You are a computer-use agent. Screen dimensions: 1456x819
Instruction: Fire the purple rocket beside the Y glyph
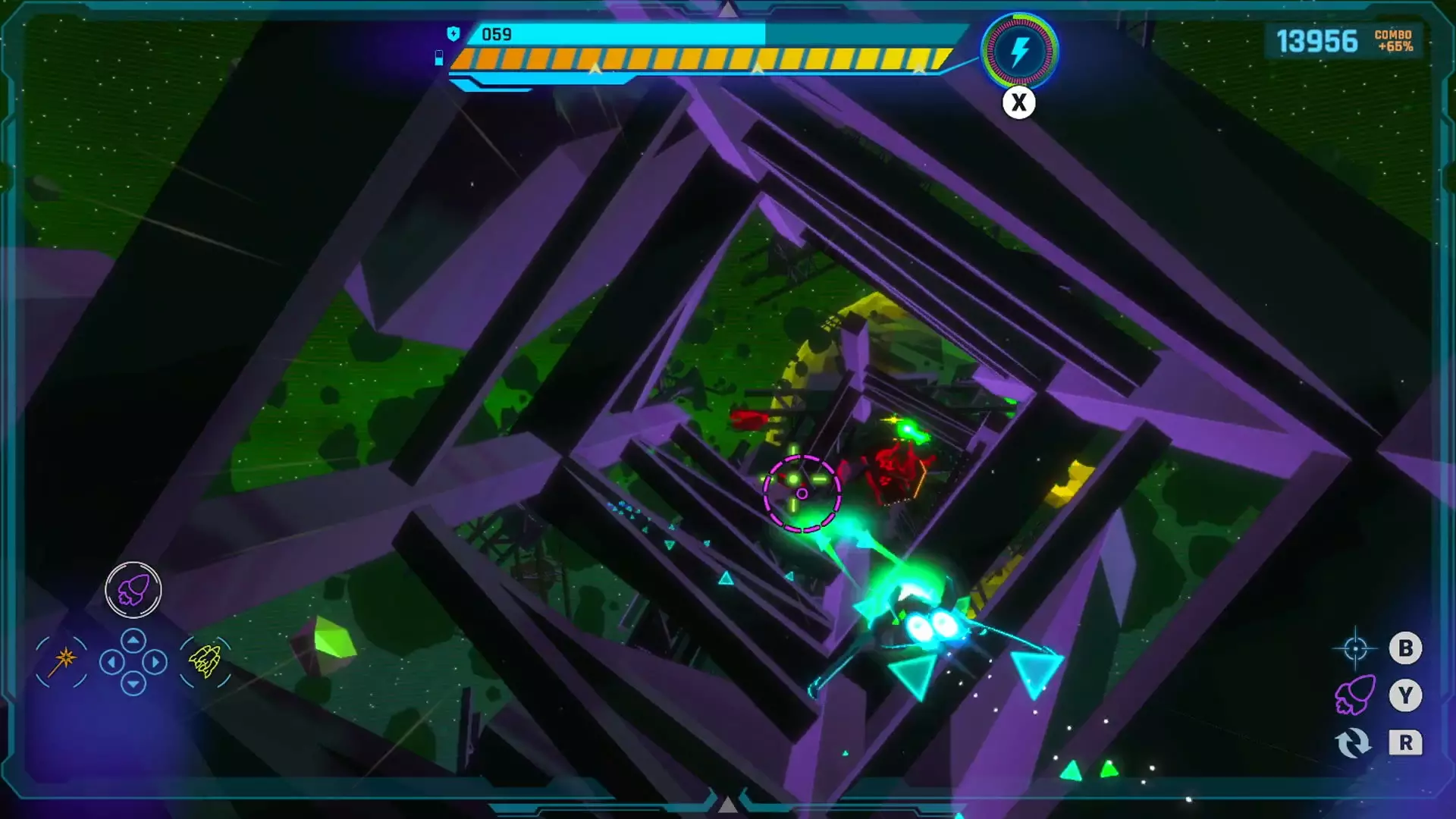[x=1355, y=695]
